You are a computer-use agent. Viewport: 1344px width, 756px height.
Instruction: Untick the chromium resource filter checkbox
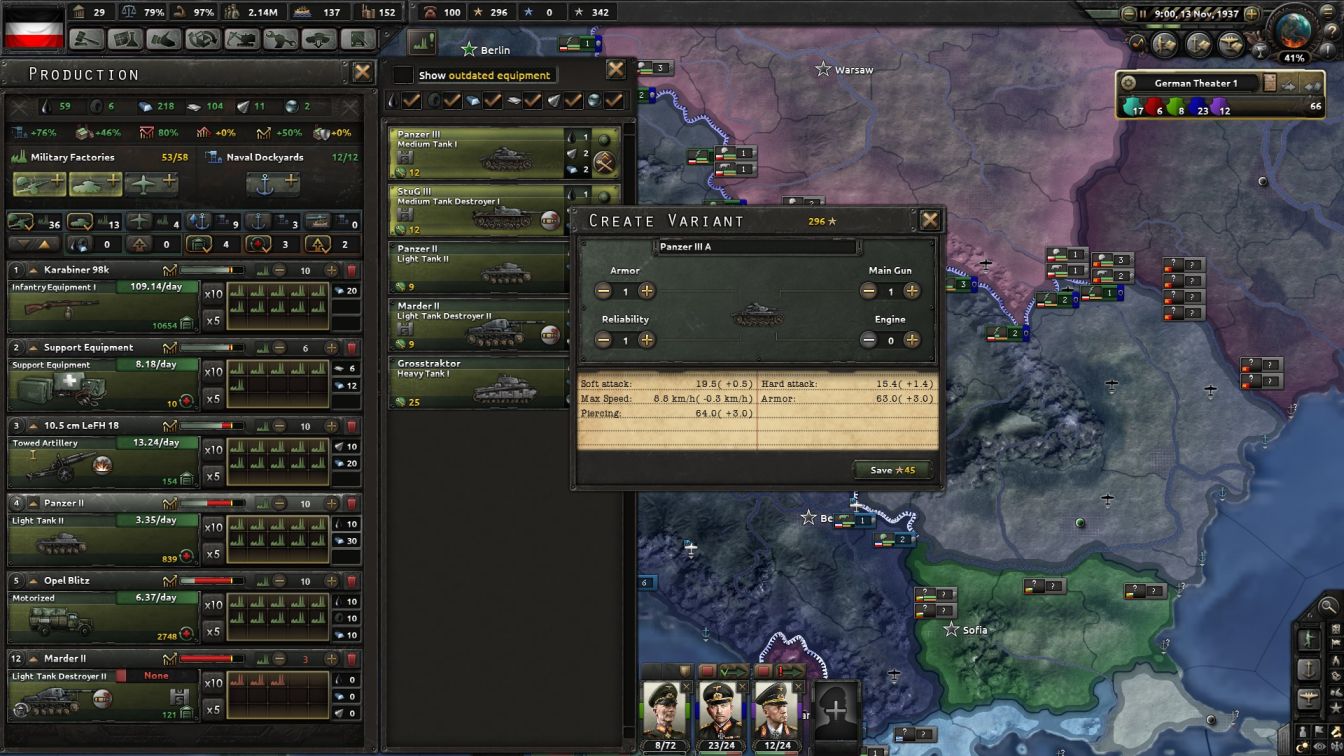click(x=616, y=101)
